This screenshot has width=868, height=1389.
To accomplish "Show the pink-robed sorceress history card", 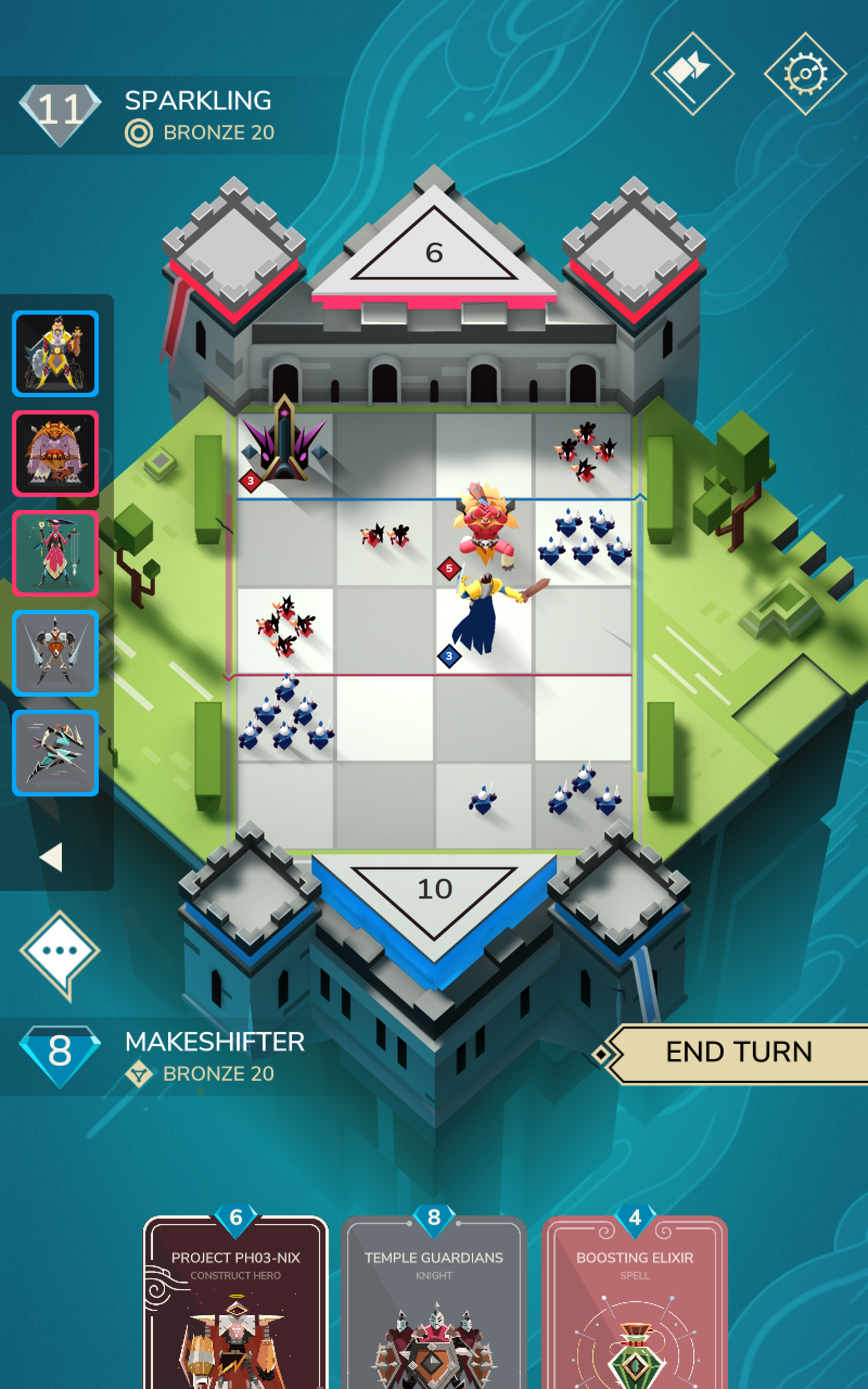I will tap(56, 553).
